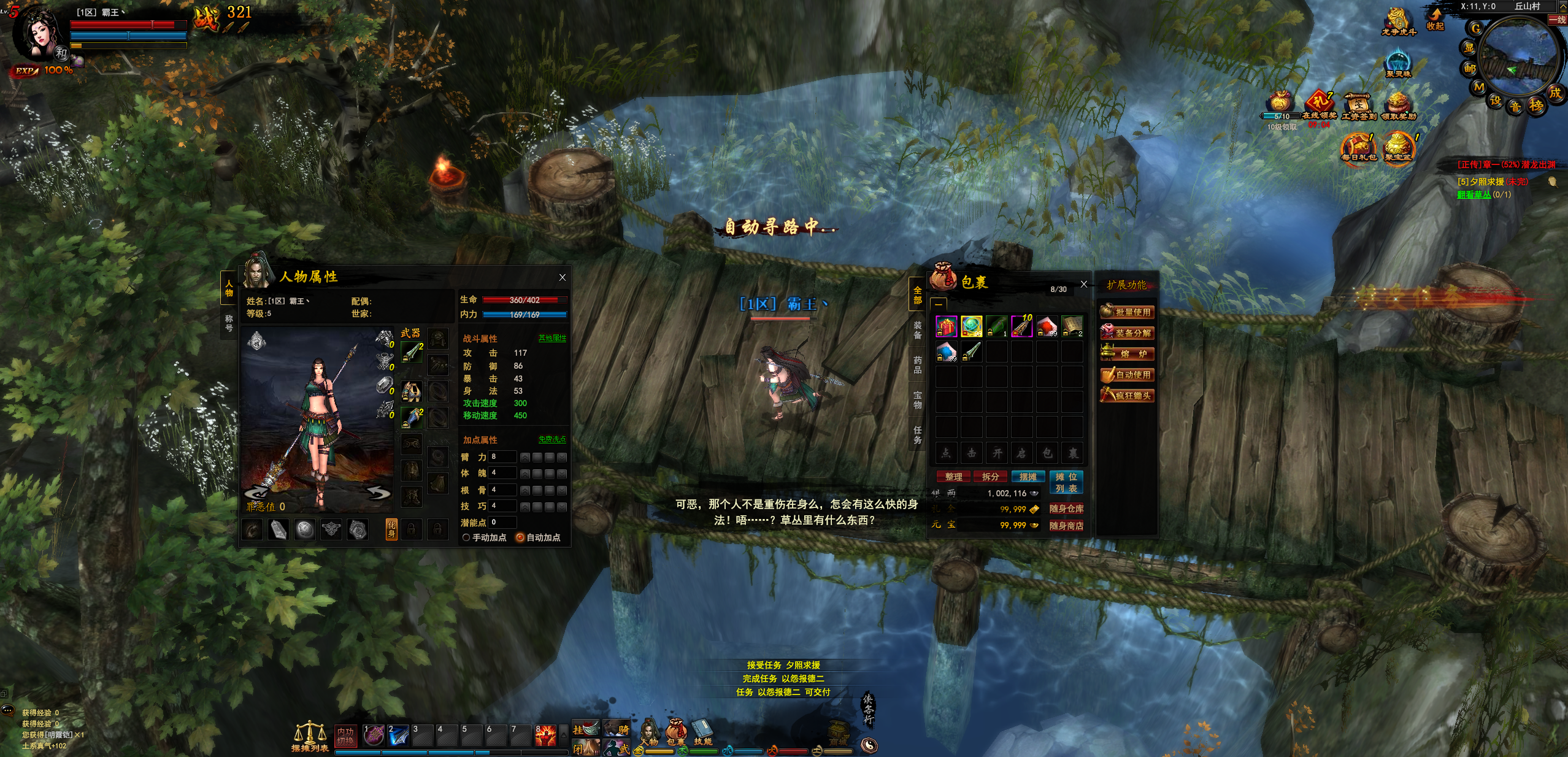
Task: Choose 批量使用 in the extended functions
Action: [x=1127, y=312]
